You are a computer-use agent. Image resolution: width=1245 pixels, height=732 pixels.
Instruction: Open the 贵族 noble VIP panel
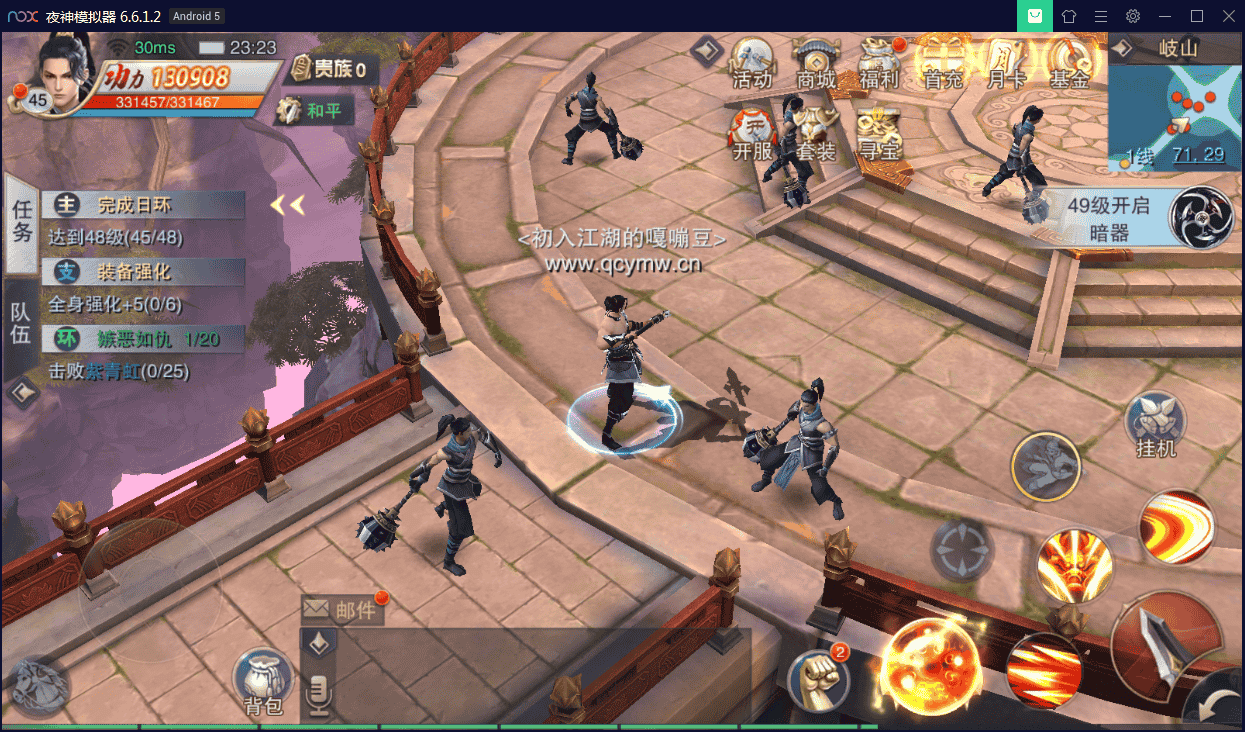[328, 69]
